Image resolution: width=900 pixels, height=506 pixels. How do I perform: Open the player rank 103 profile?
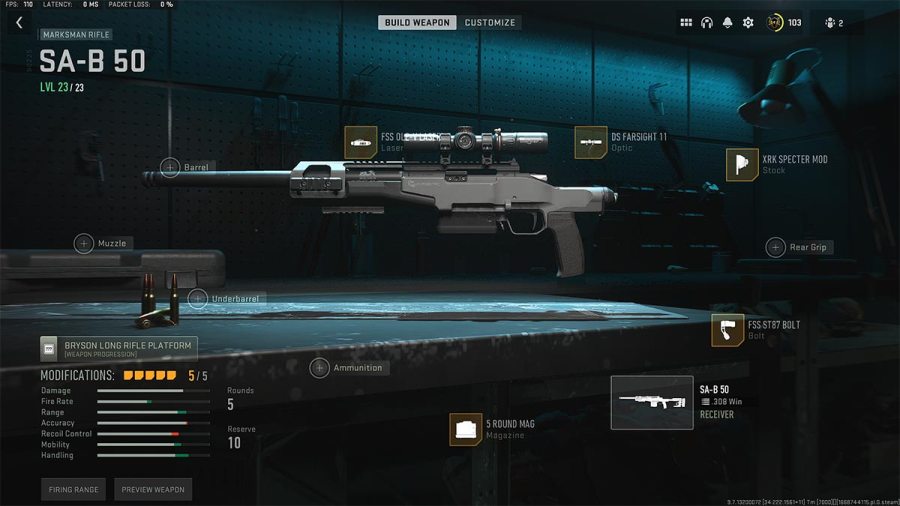[783, 22]
